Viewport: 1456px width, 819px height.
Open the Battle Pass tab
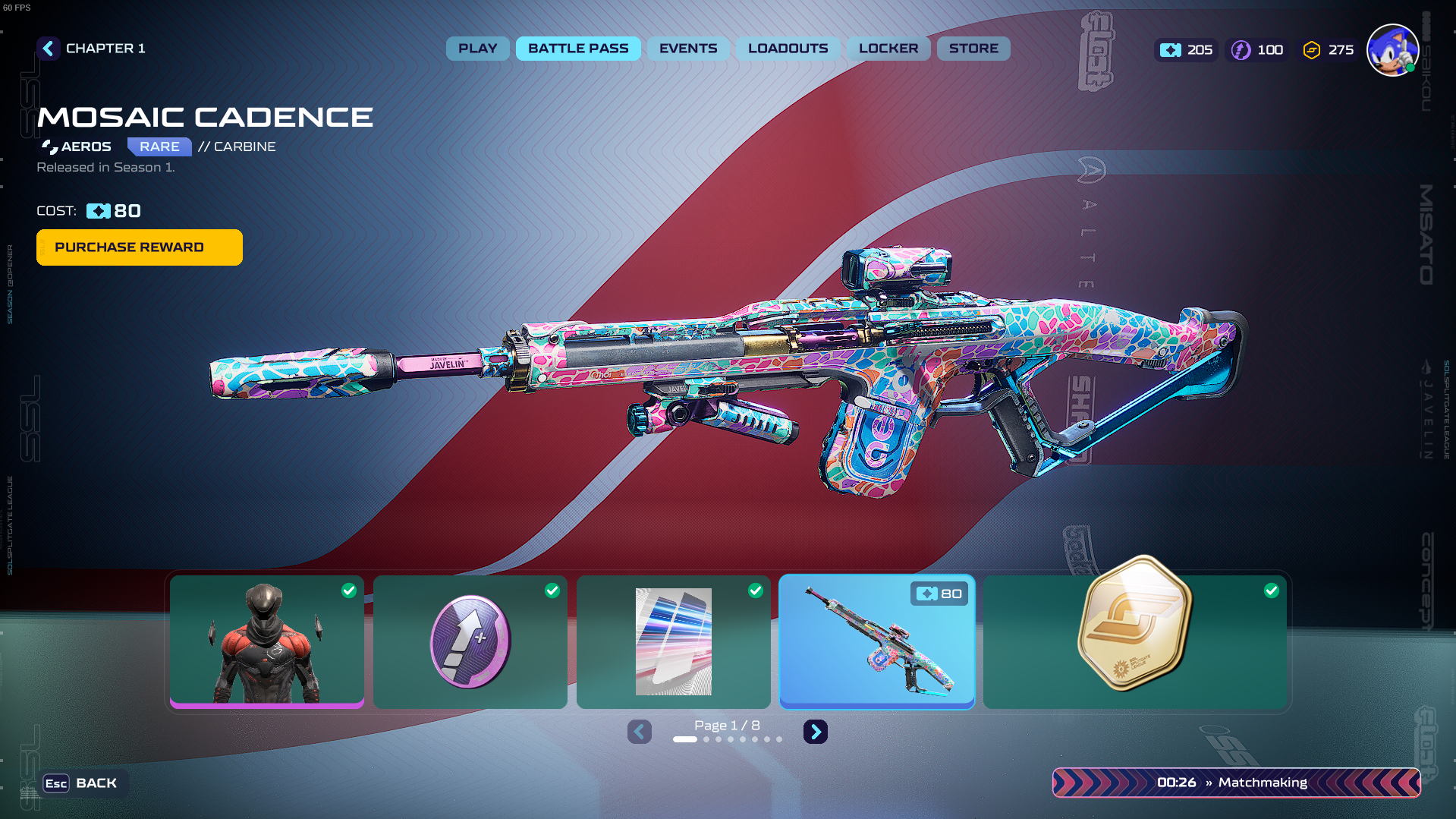click(x=578, y=49)
